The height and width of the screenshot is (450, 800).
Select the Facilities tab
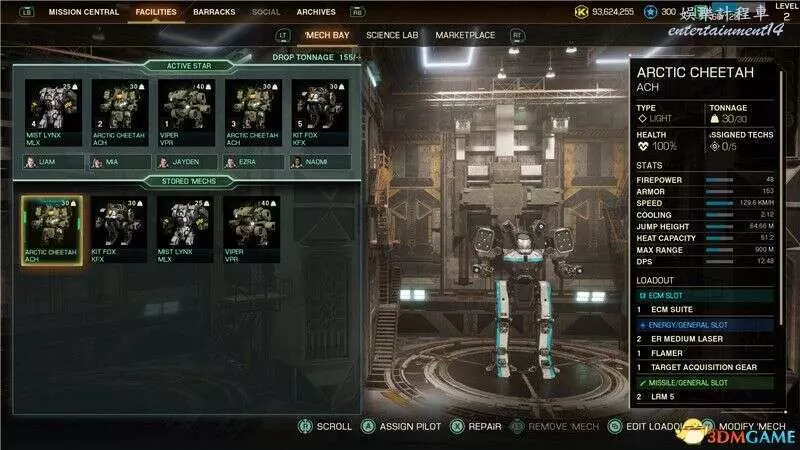tap(154, 13)
